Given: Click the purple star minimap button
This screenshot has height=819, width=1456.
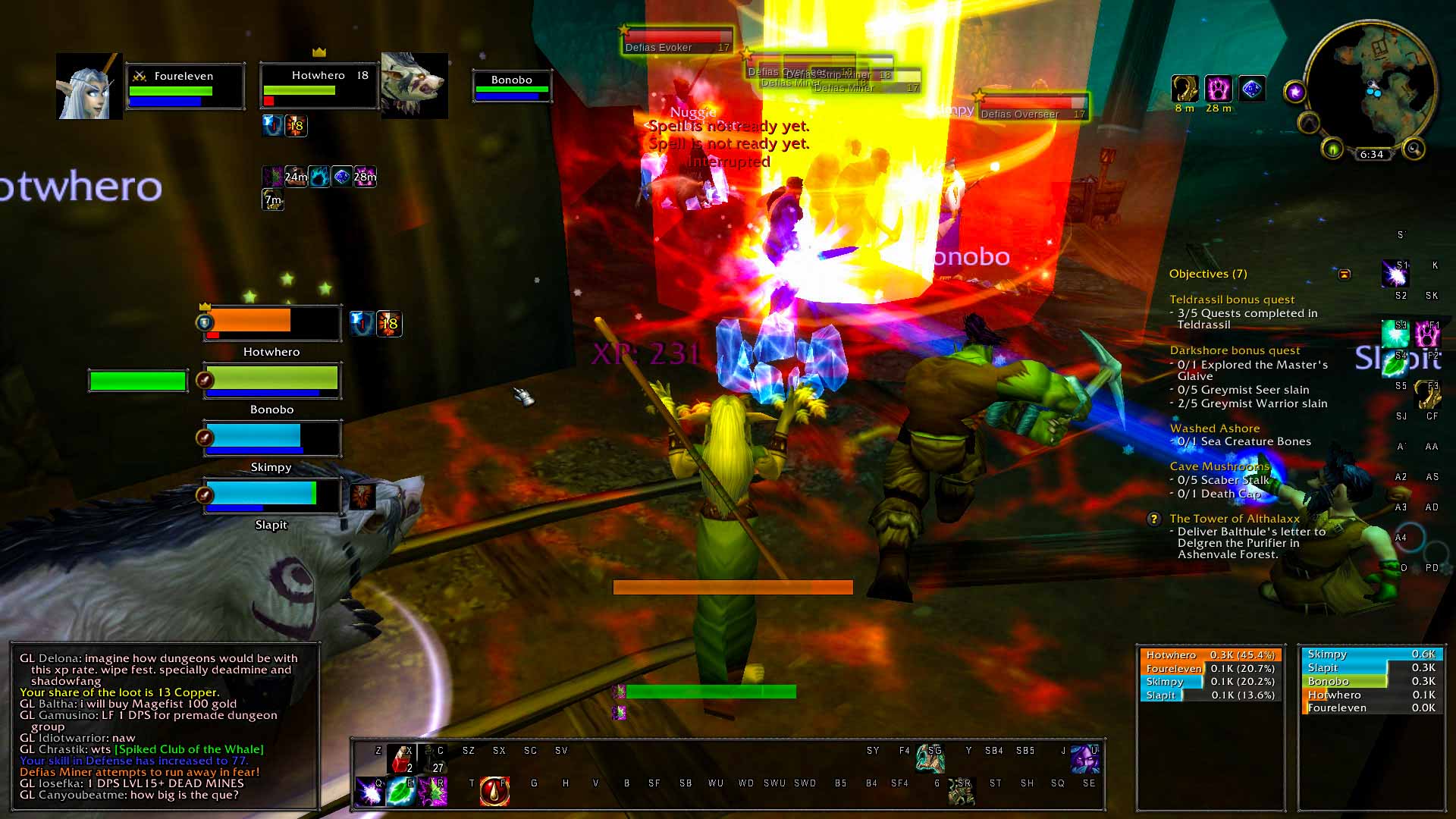Looking at the screenshot, I should 1295,93.
